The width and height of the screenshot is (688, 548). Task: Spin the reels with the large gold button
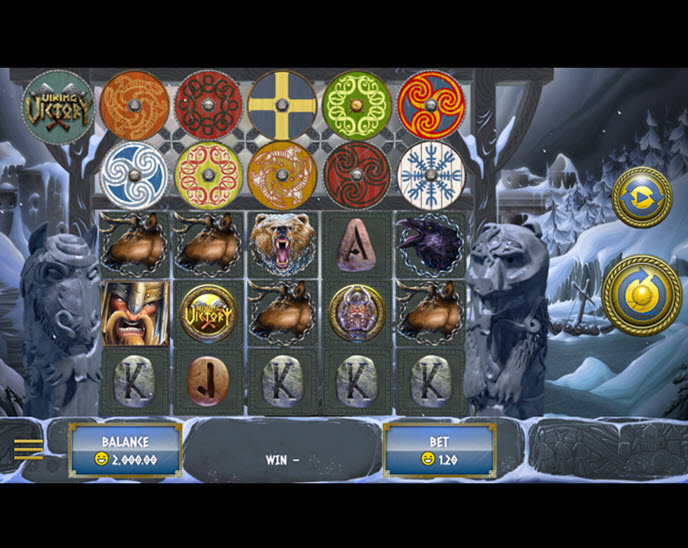click(x=641, y=295)
